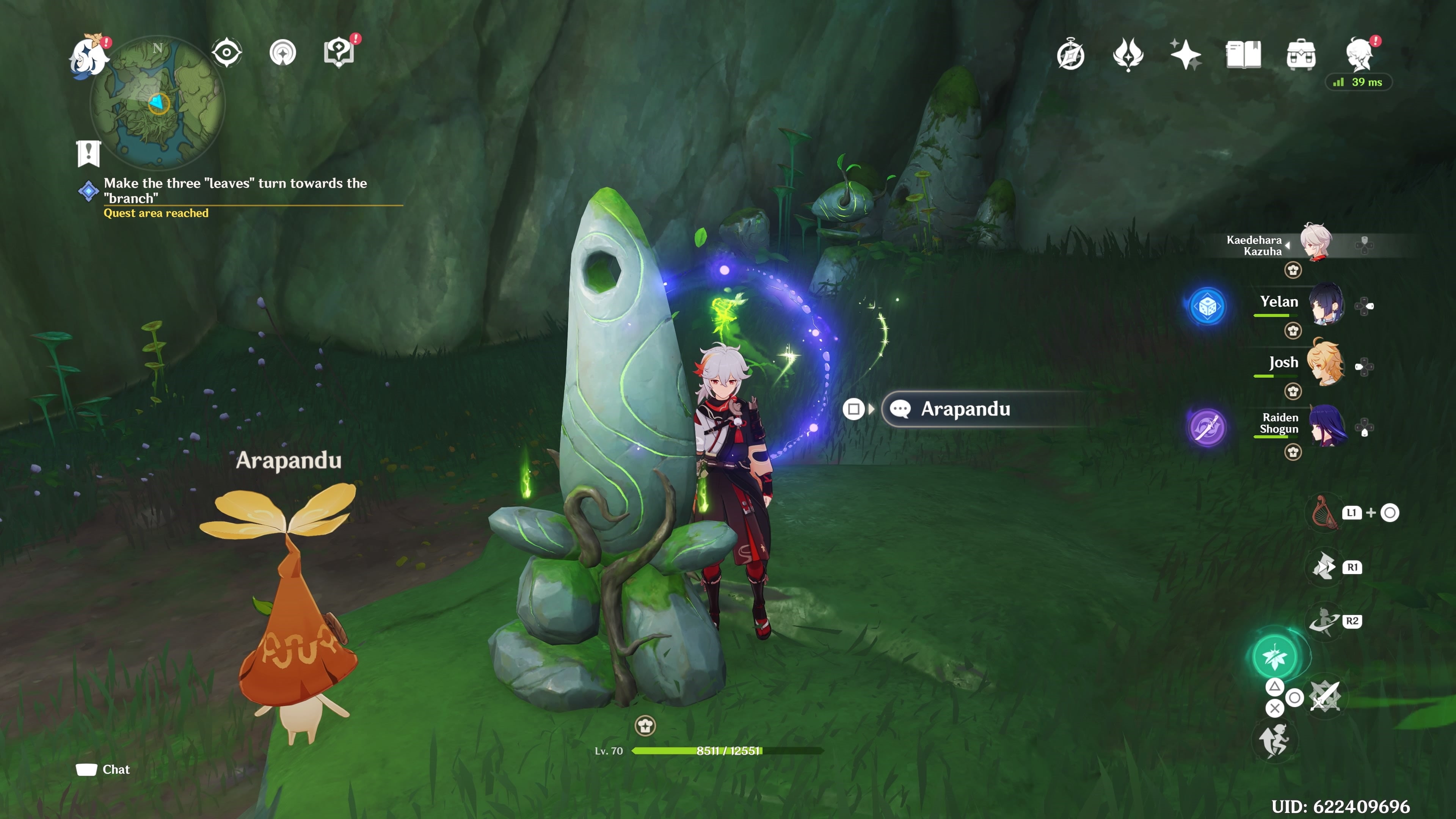The height and width of the screenshot is (819, 1456).
Task: Open the quest navigation bookmark icon
Action: click(x=88, y=153)
